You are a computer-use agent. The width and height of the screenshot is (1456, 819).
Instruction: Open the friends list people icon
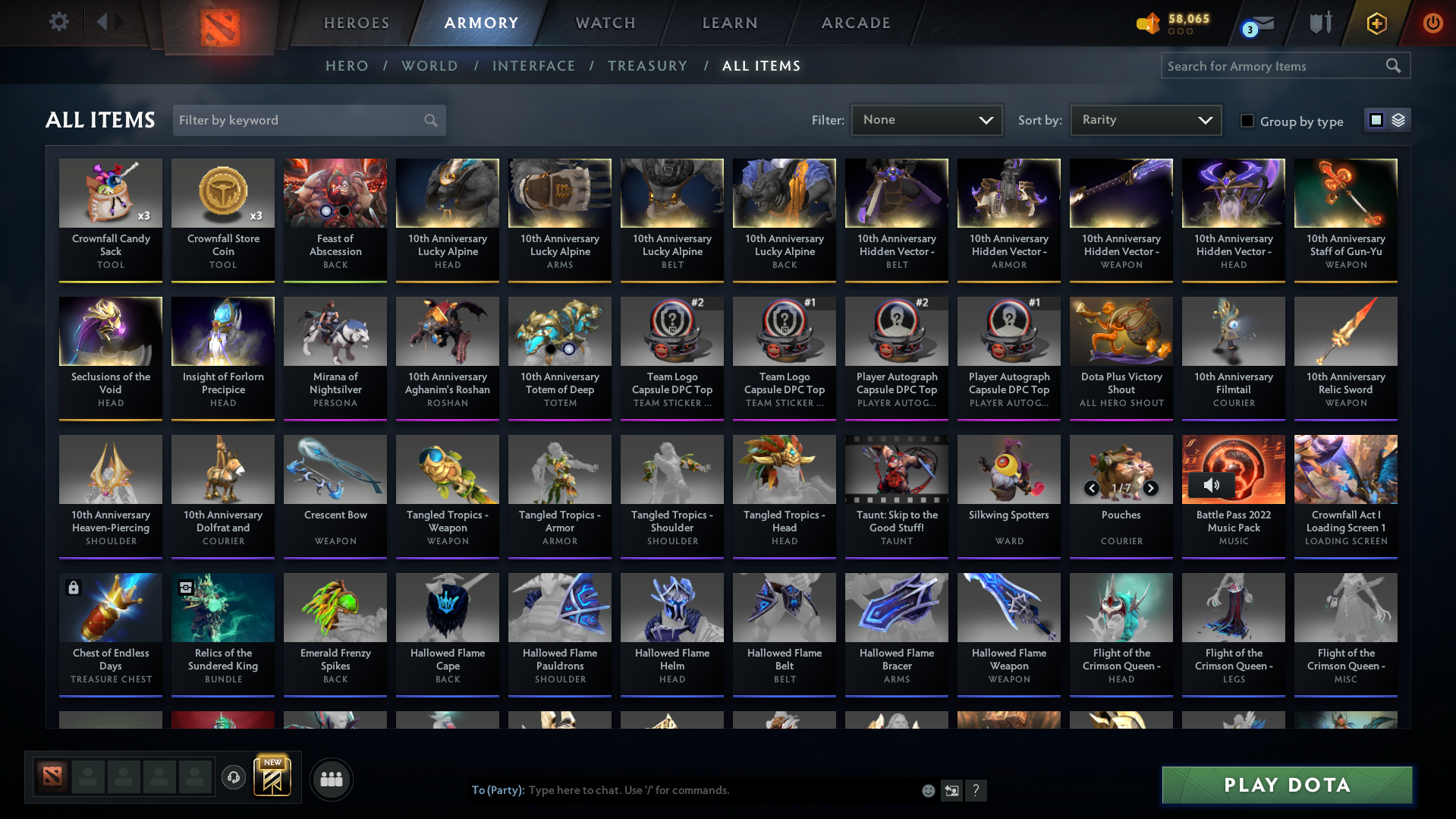(x=331, y=778)
